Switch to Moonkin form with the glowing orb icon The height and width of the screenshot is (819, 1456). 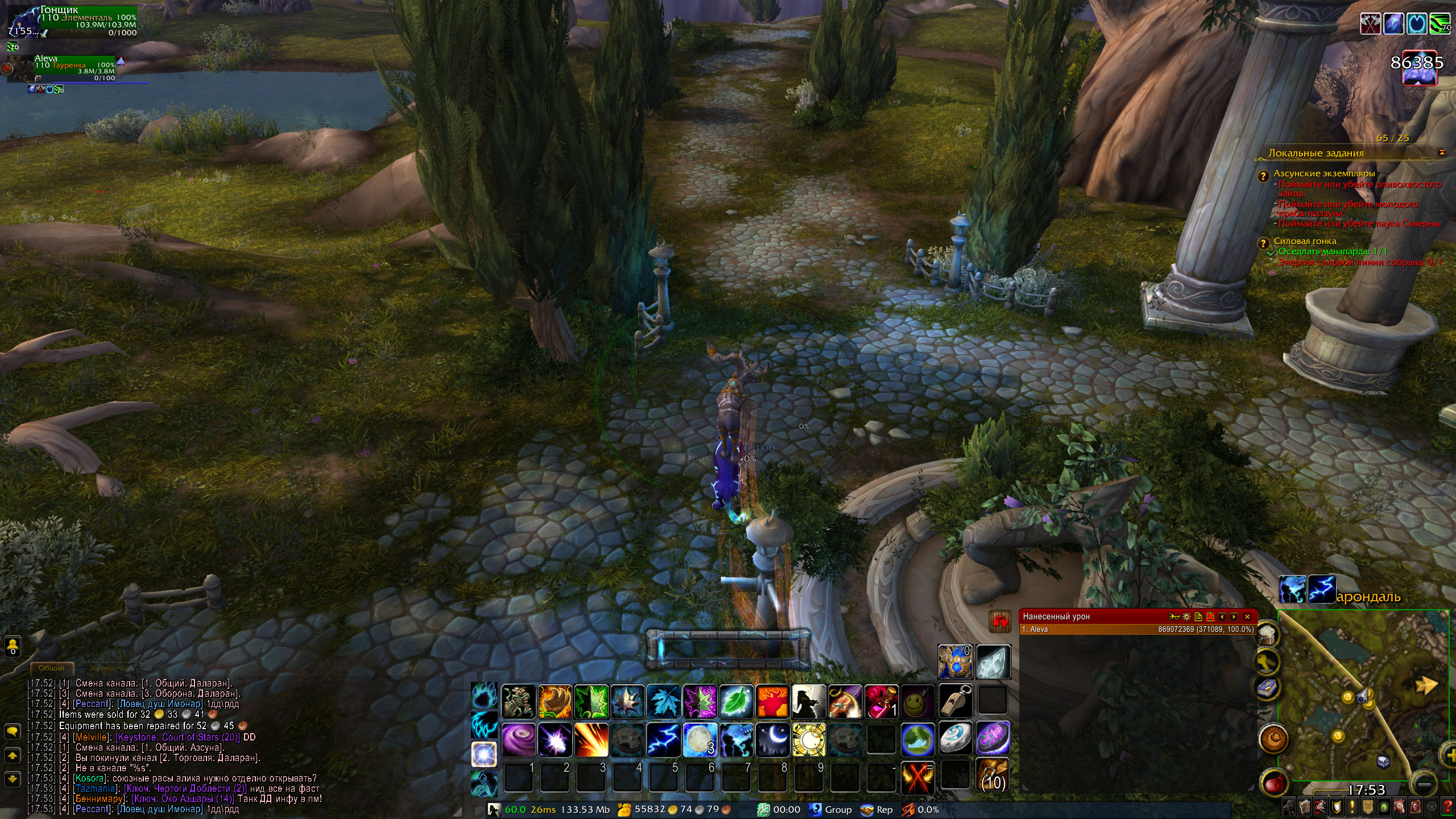[483, 755]
